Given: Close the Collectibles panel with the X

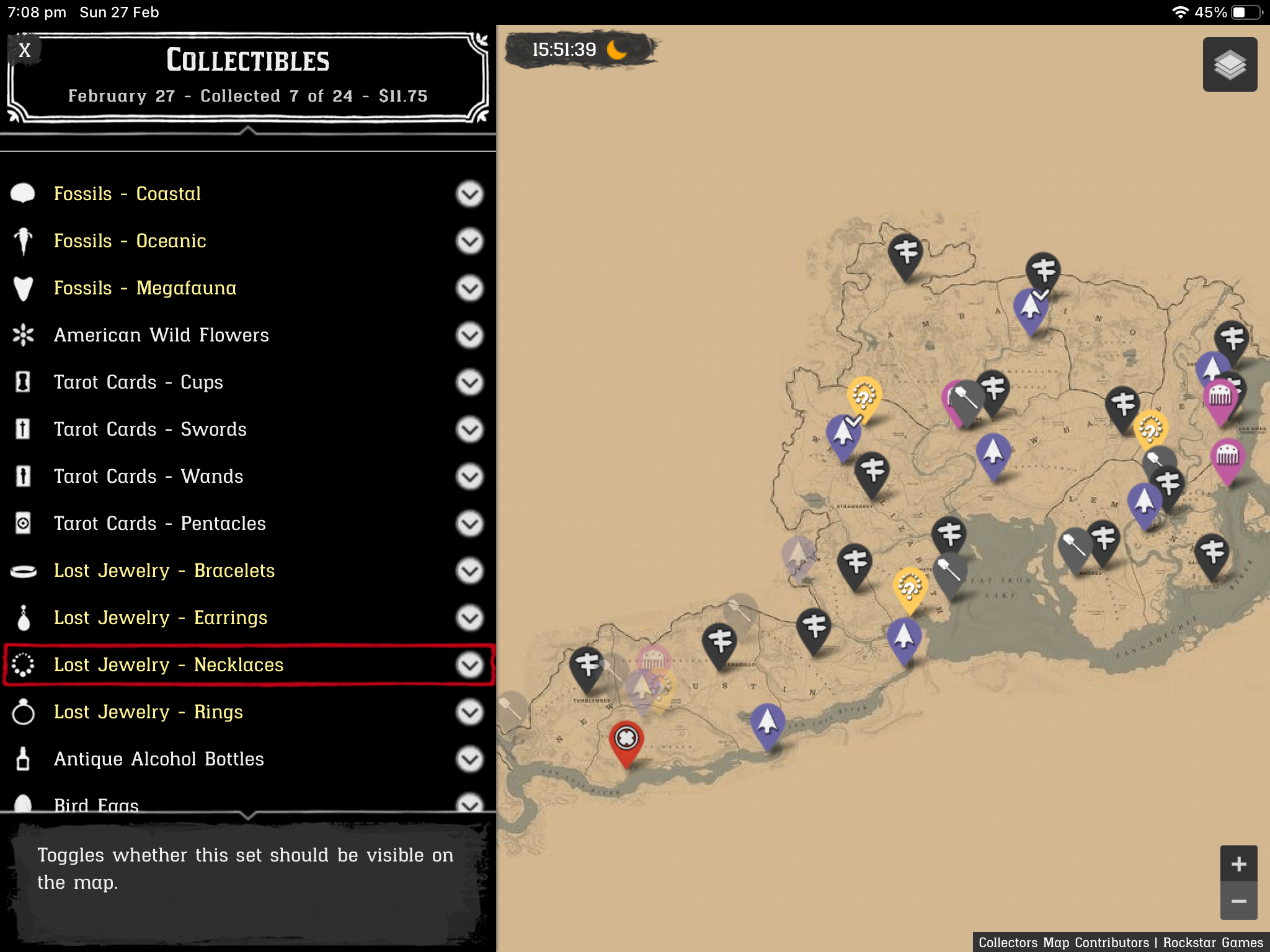Looking at the screenshot, I should coord(25,50).
